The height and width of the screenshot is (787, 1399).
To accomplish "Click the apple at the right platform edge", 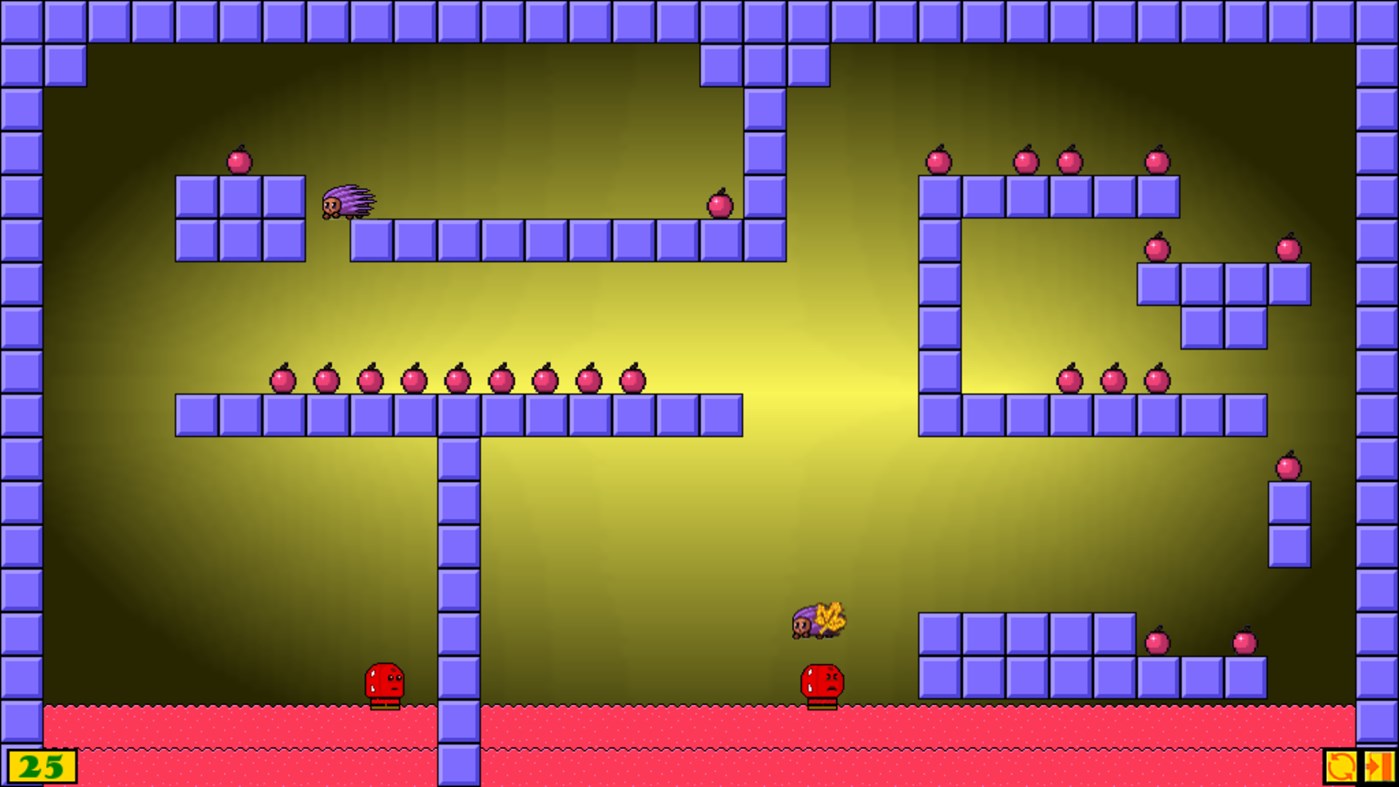I will pyautogui.click(x=720, y=204).
